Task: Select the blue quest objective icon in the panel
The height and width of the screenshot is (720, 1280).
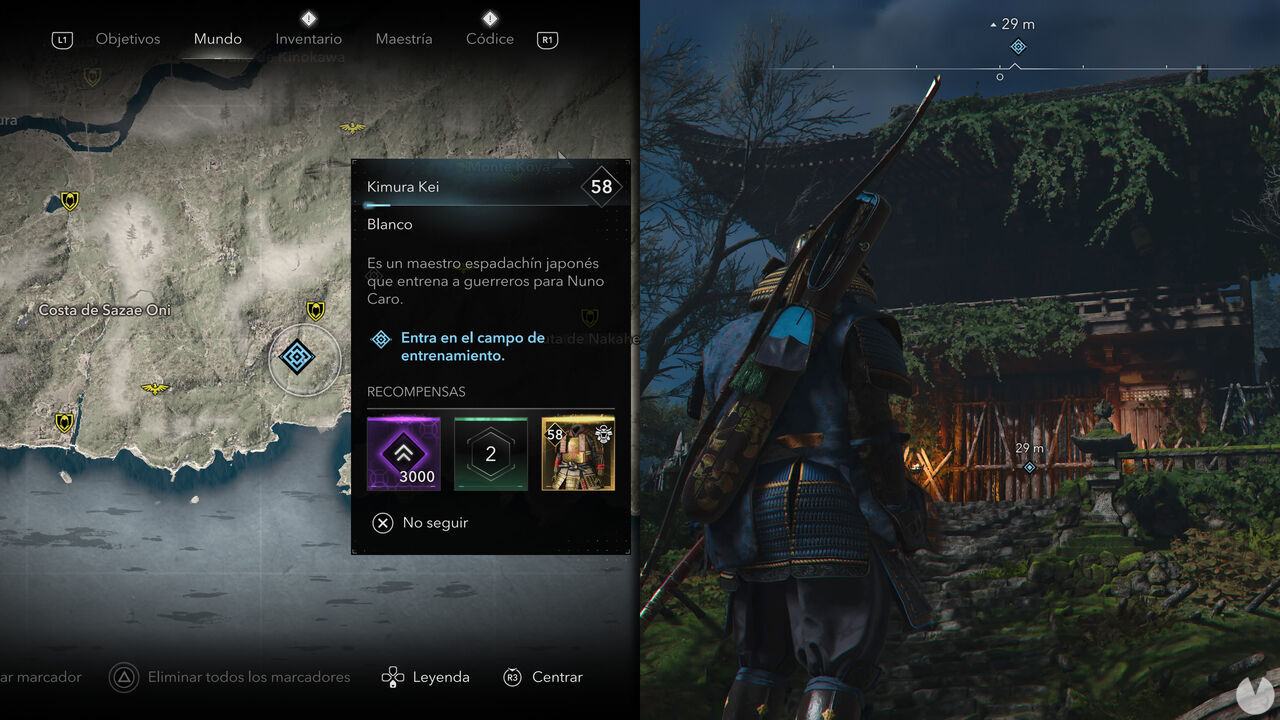Action: (380, 340)
